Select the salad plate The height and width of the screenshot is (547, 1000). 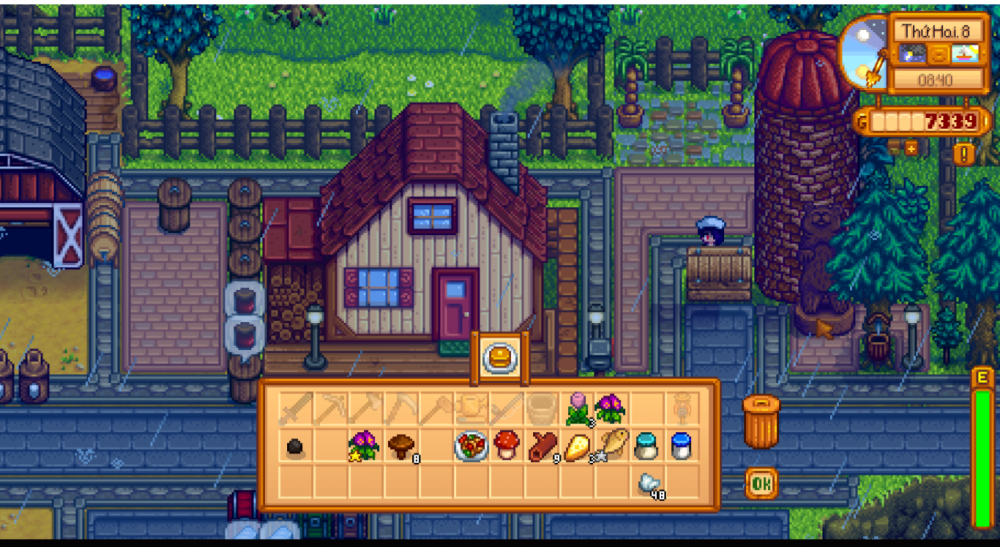pos(470,445)
